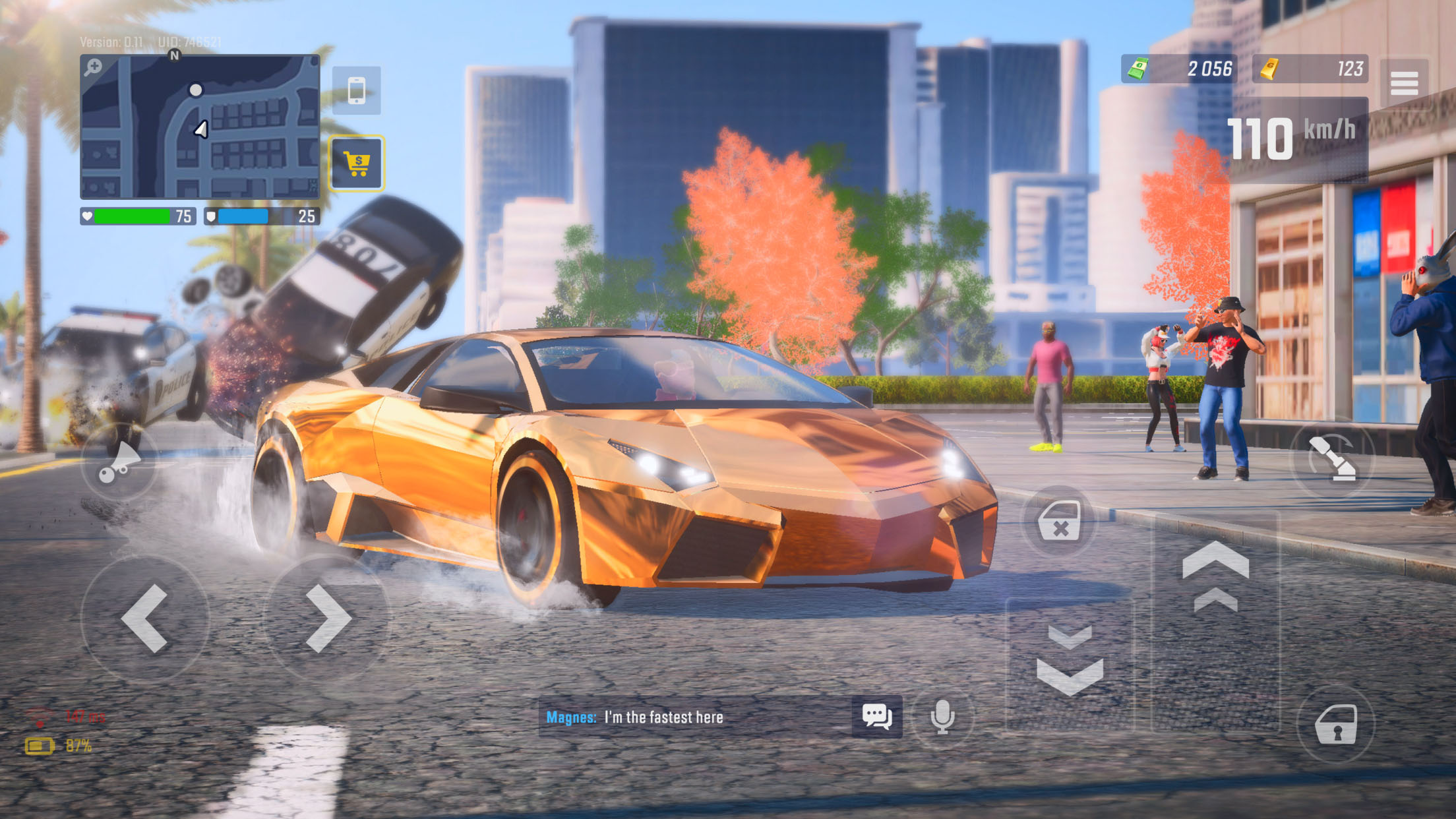1456x819 pixels.
Task: Exit the vehicle via door X icon
Action: (1059, 522)
